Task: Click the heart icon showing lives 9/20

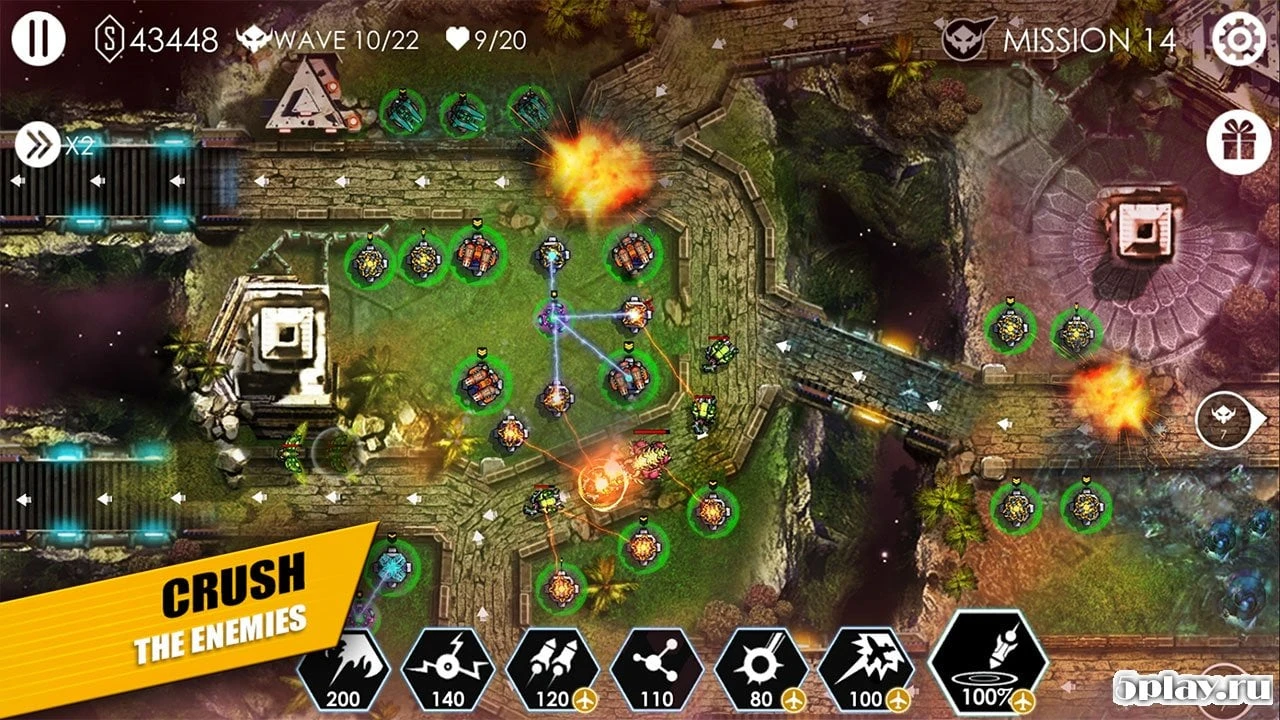Action: click(x=456, y=38)
